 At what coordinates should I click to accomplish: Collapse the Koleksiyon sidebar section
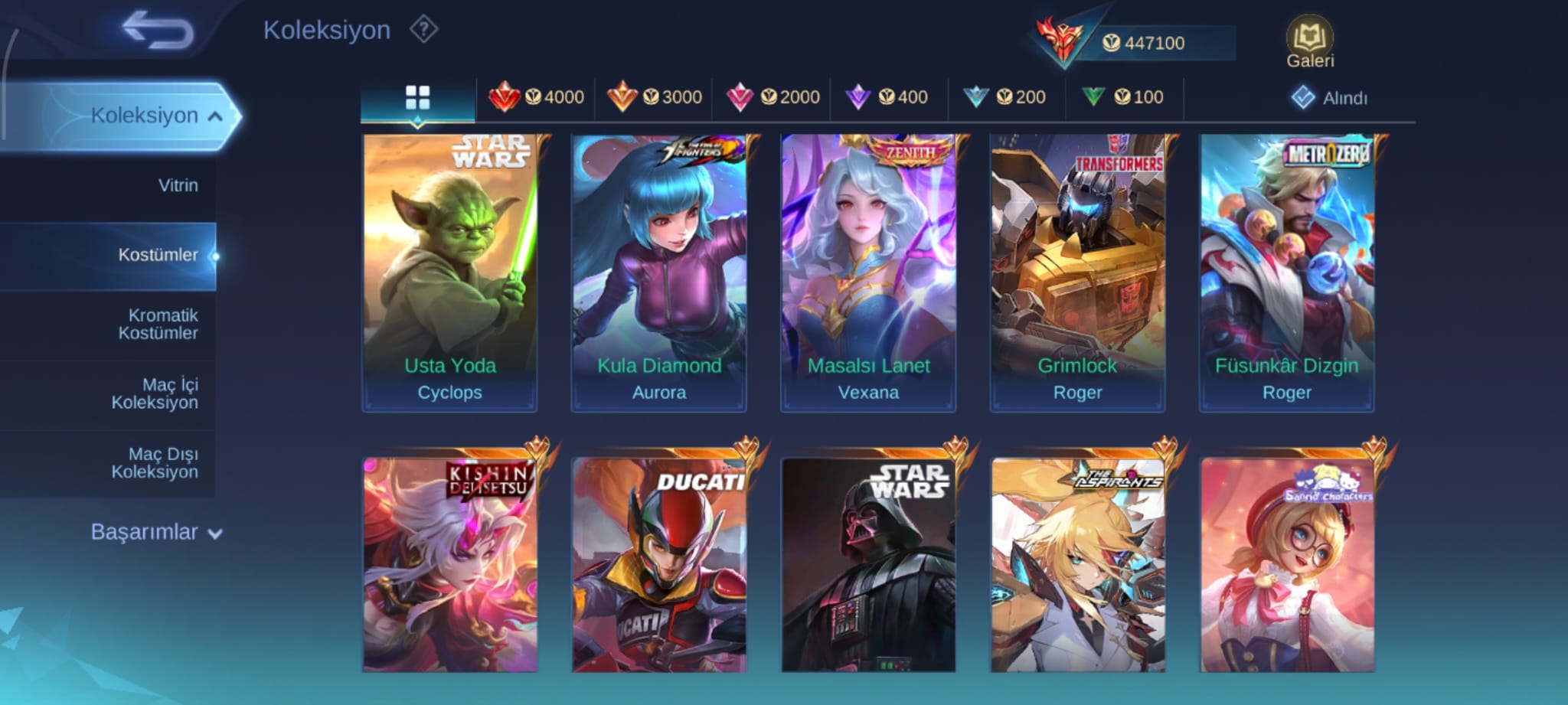(215, 116)
